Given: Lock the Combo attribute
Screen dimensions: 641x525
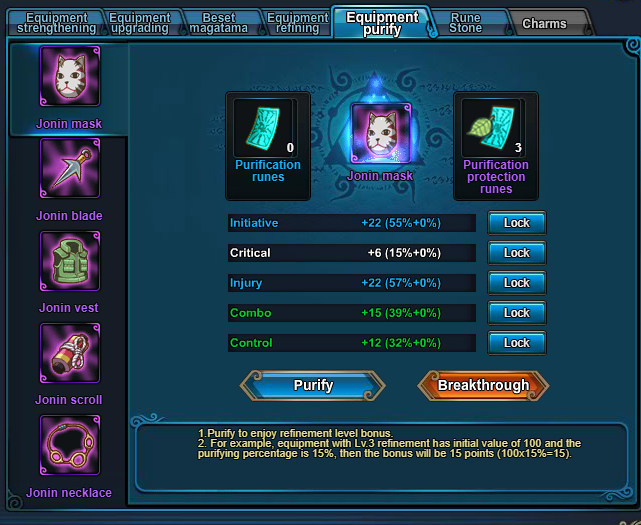Looking at the screenshot, I should point(516,313).
